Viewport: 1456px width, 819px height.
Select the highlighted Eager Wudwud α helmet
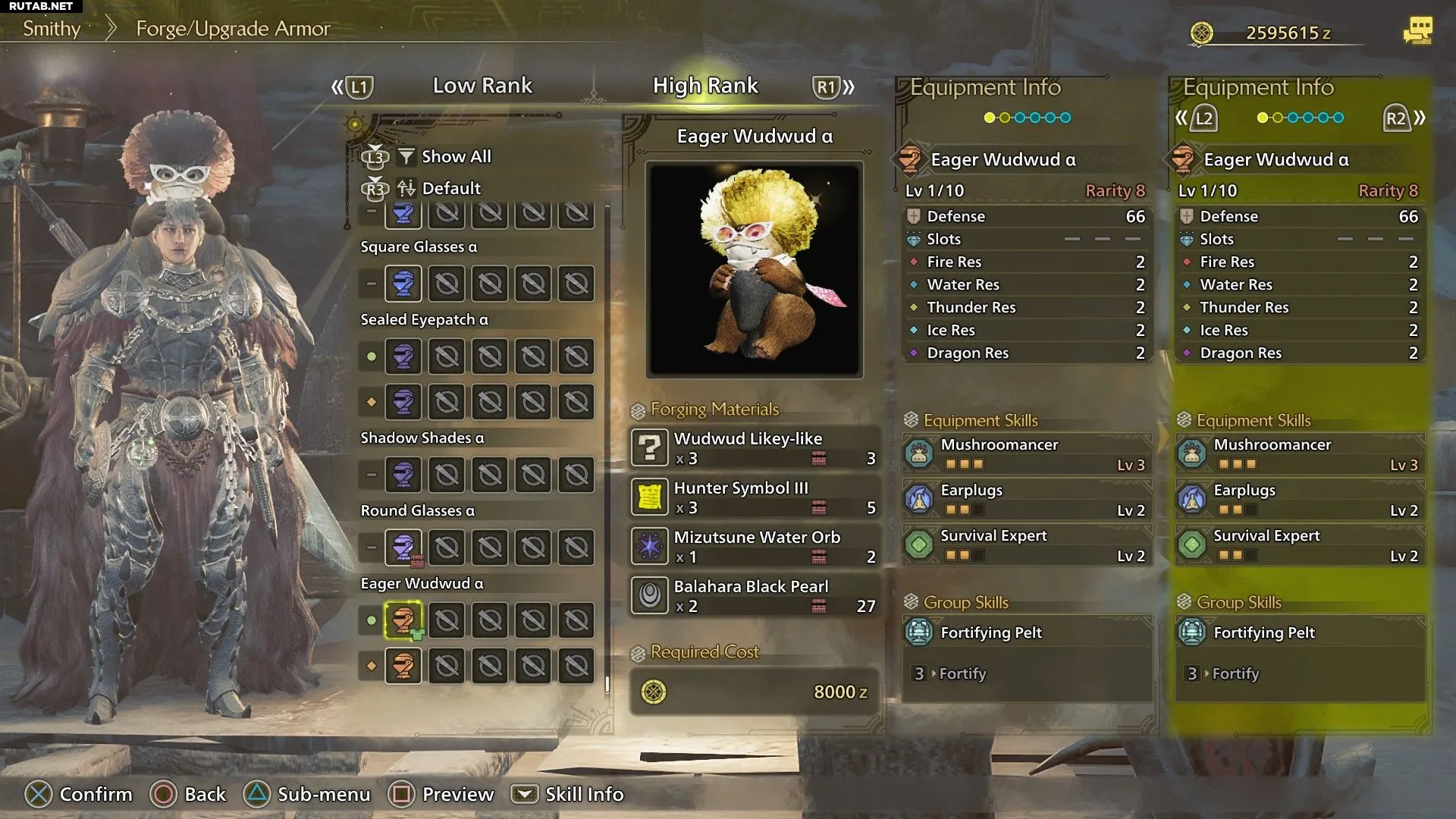click(403, 620)
